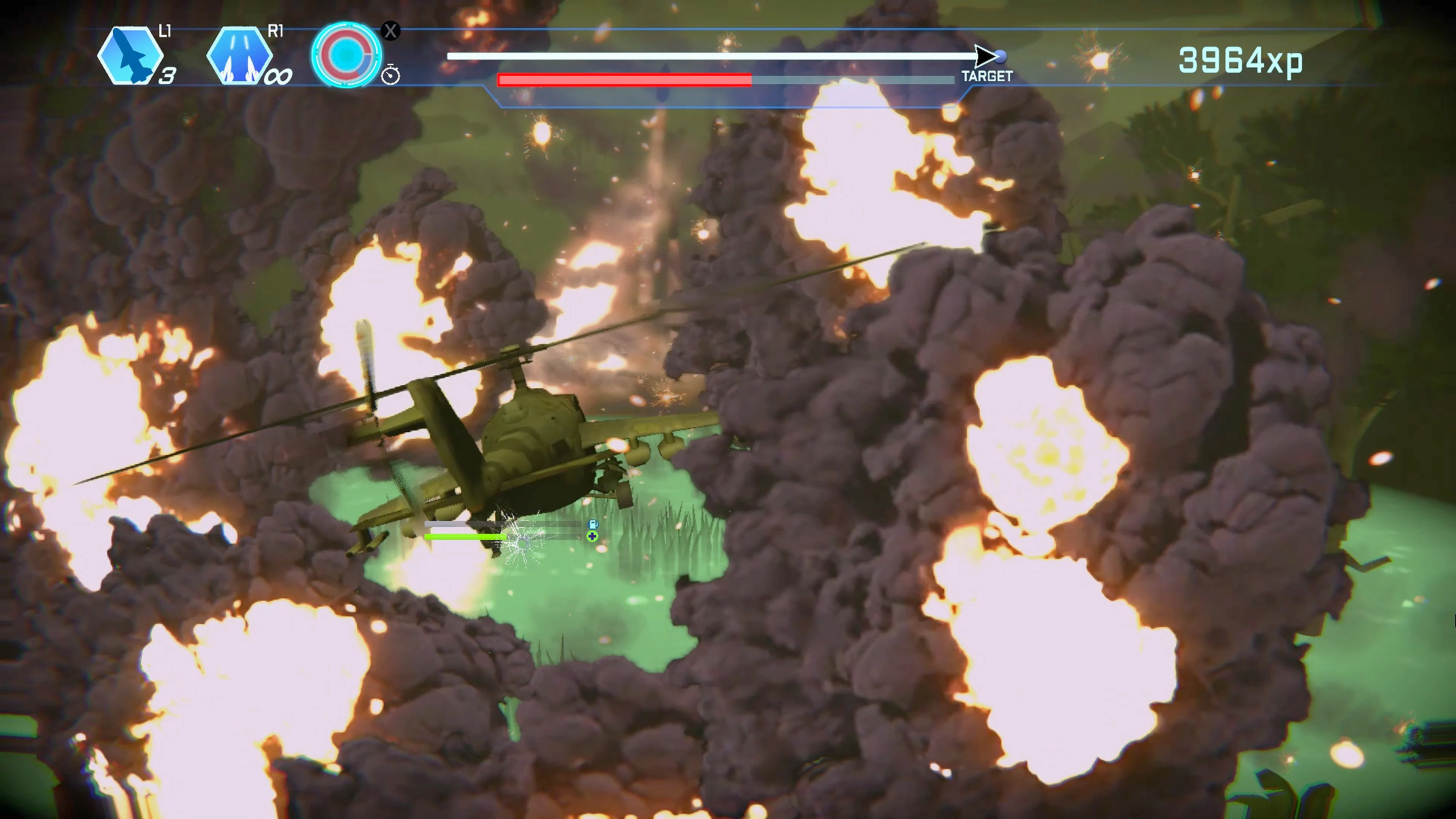Activate the R1 missile barrage hexagon icon

pyautogui.click(x=240, y=55)
